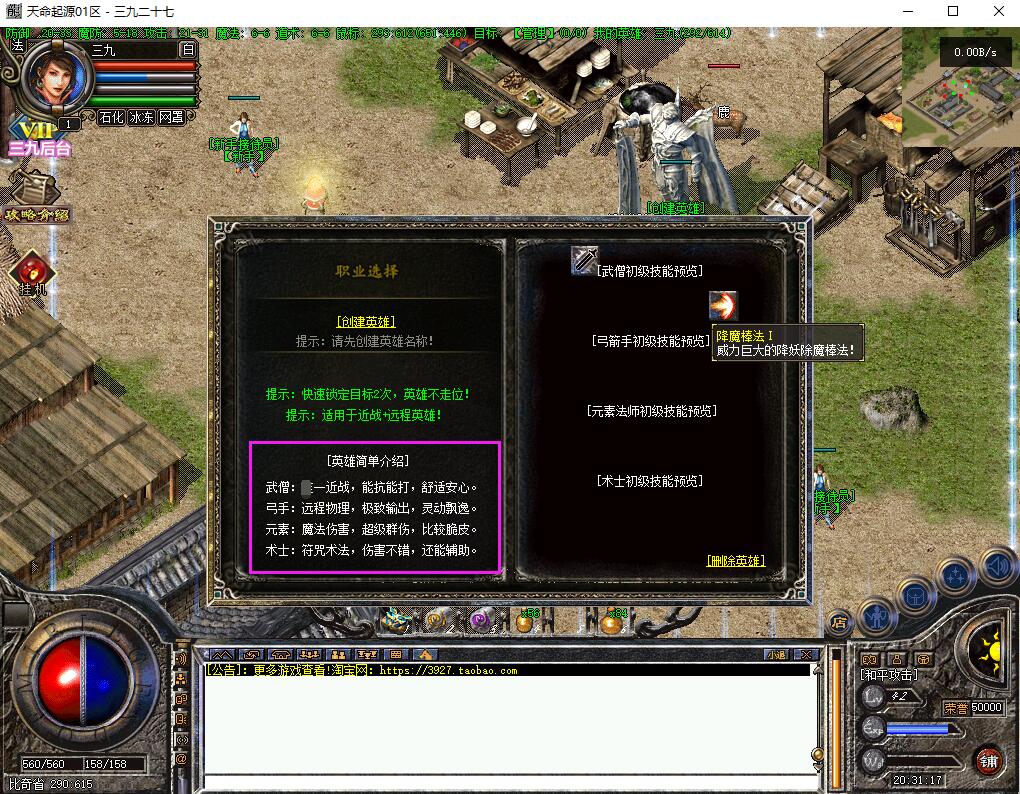Screen dimensions: 1020x794
Task: Select the 降魔棒法 fire skill icon
Action: click(x=722, y=306)
